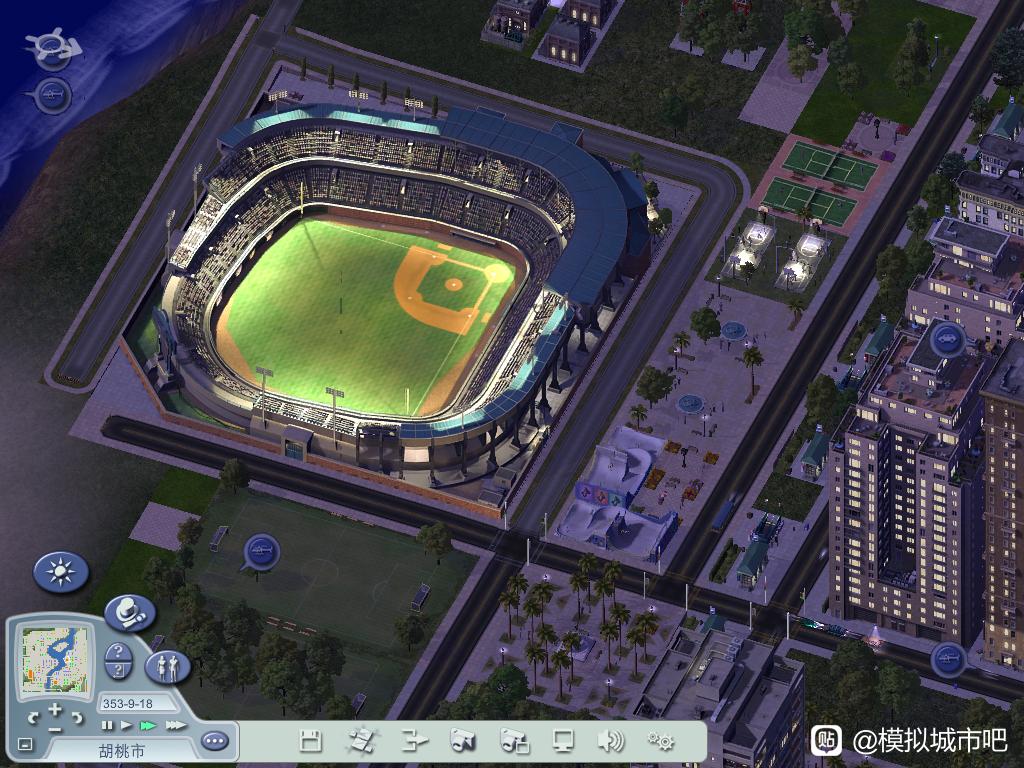The height and width of the screenshot is (768, 1024).
Task: Toggle the three-dots options button
Action: (214, 741)
